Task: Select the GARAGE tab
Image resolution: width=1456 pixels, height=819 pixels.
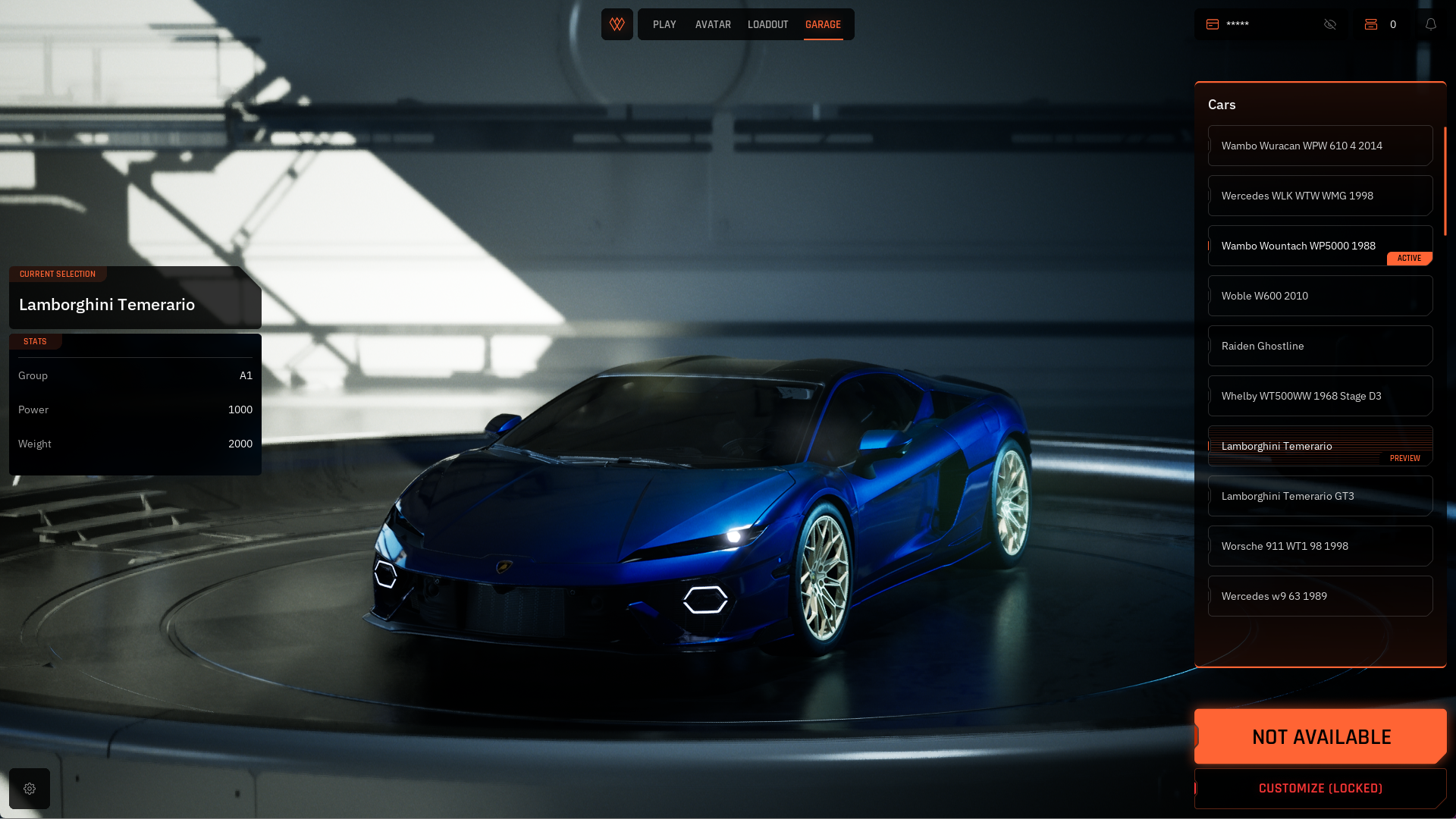Action: (x=823, y=24)
